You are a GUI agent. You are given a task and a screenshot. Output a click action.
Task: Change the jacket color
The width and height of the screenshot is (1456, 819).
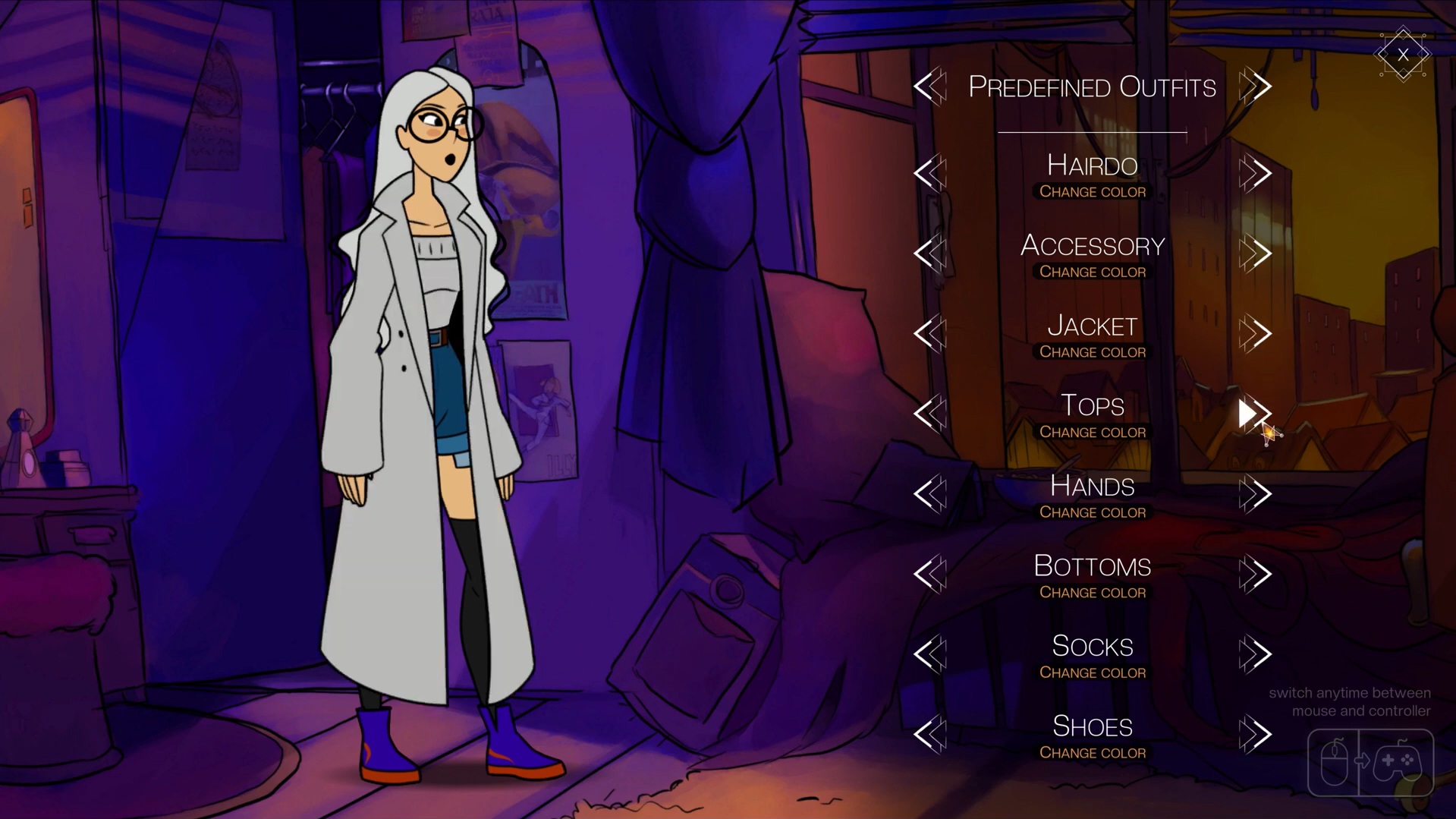pos(1092,352)
